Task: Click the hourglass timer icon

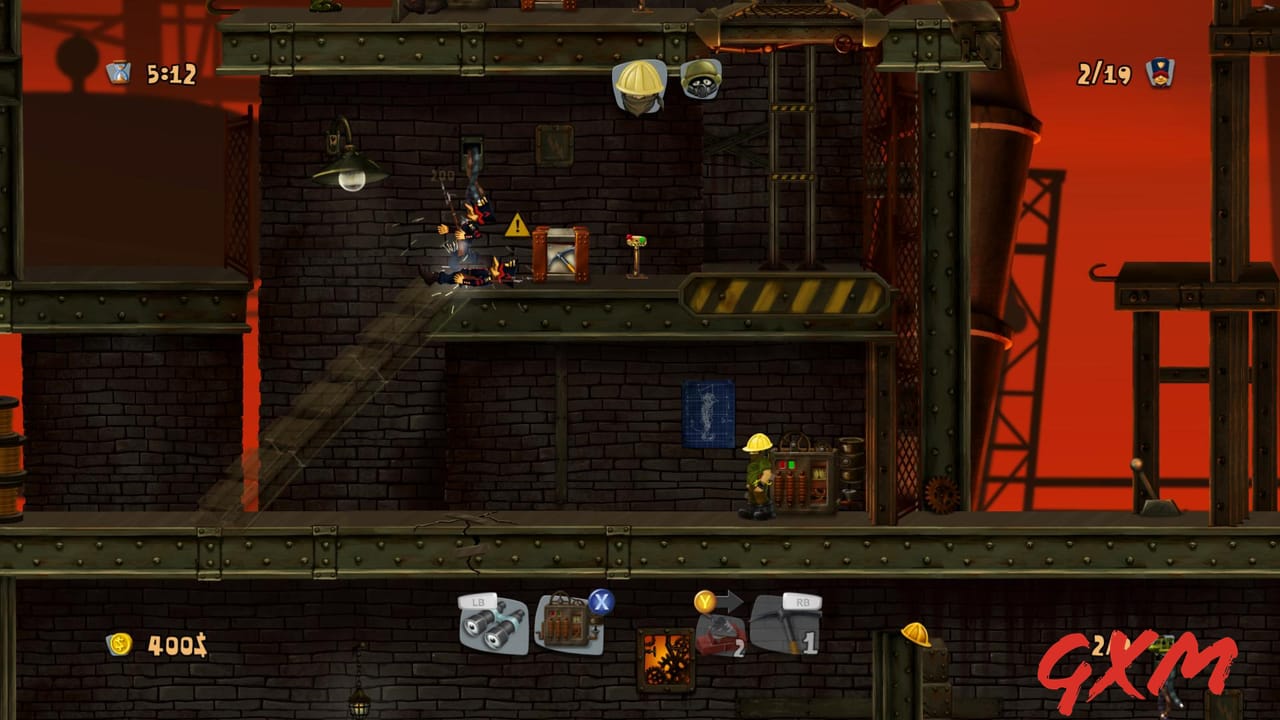Action: (117, 70)
